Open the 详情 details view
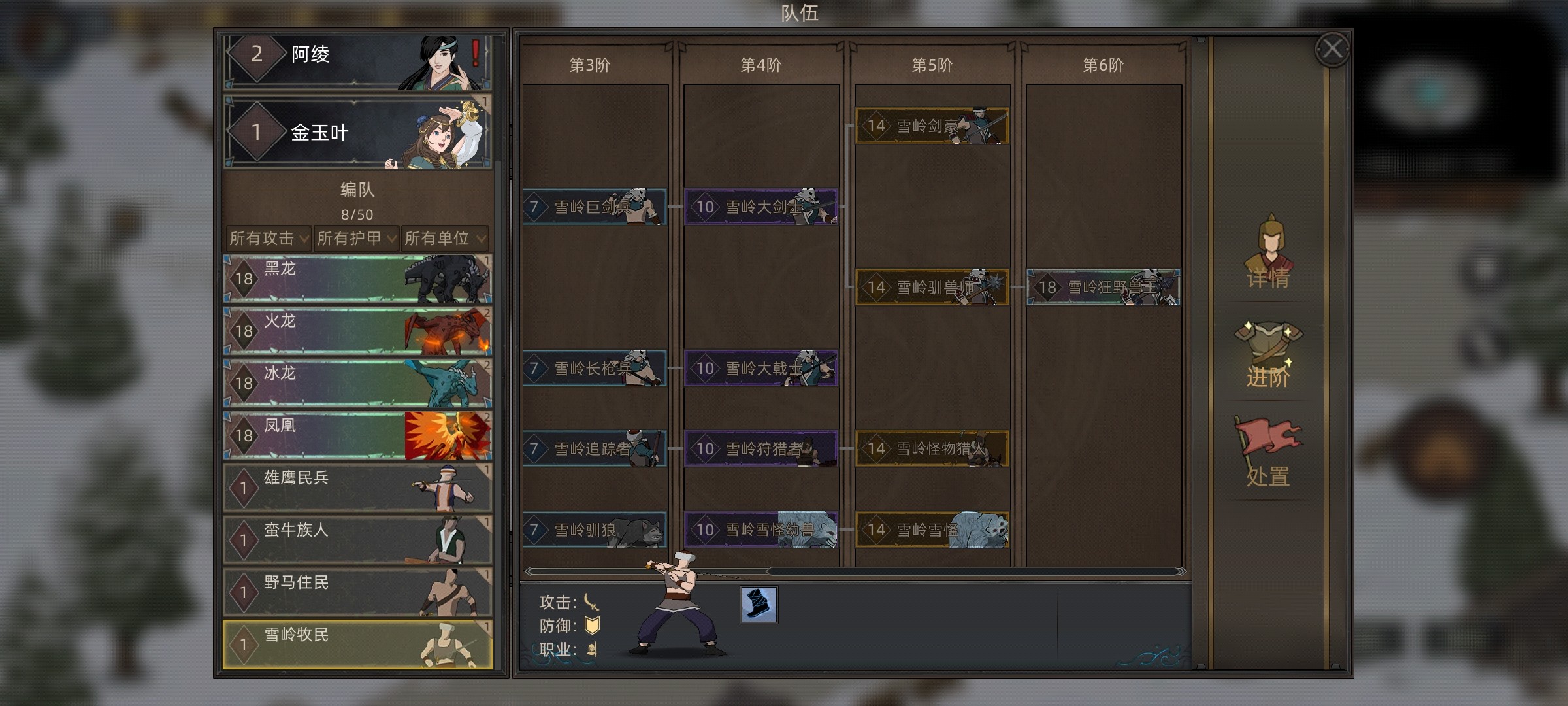This screenshot has height=706, width=1568. pyautogui.click(x=1267, y=256)
